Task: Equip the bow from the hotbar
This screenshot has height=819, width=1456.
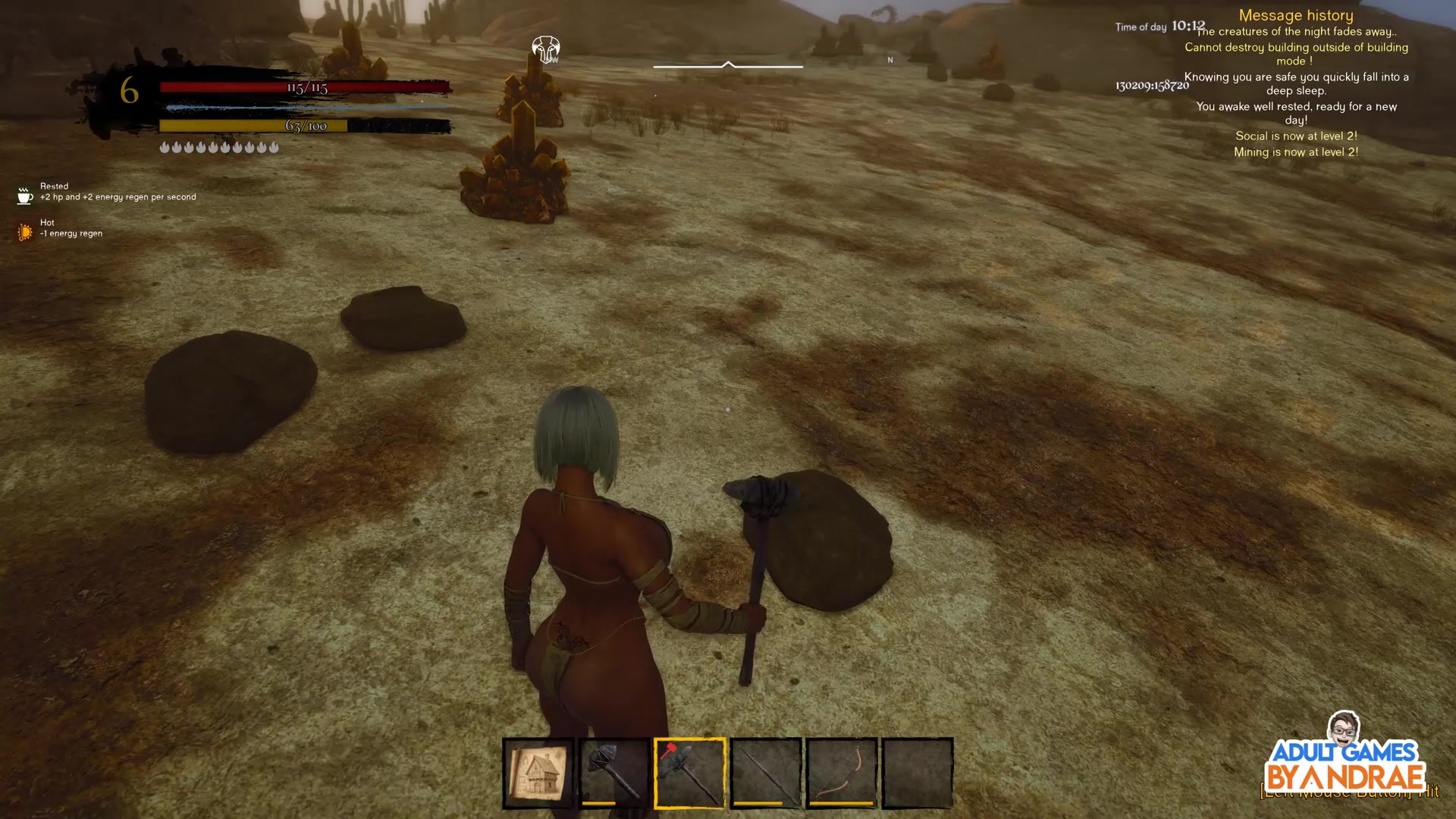Action: [841, 773]
